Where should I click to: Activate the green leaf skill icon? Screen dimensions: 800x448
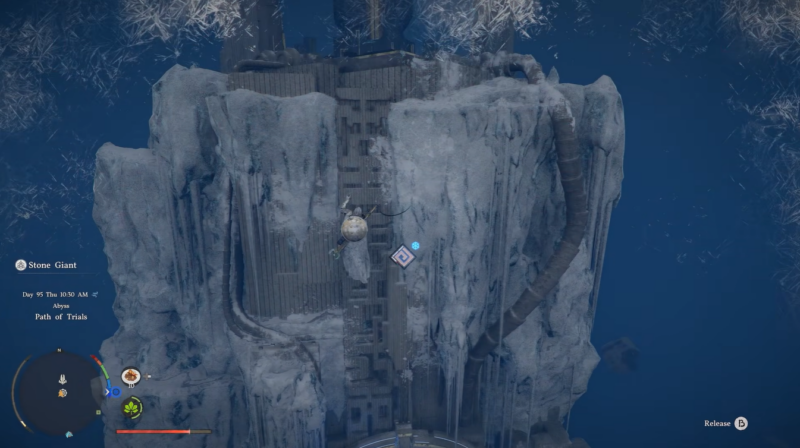pos(131,408)
